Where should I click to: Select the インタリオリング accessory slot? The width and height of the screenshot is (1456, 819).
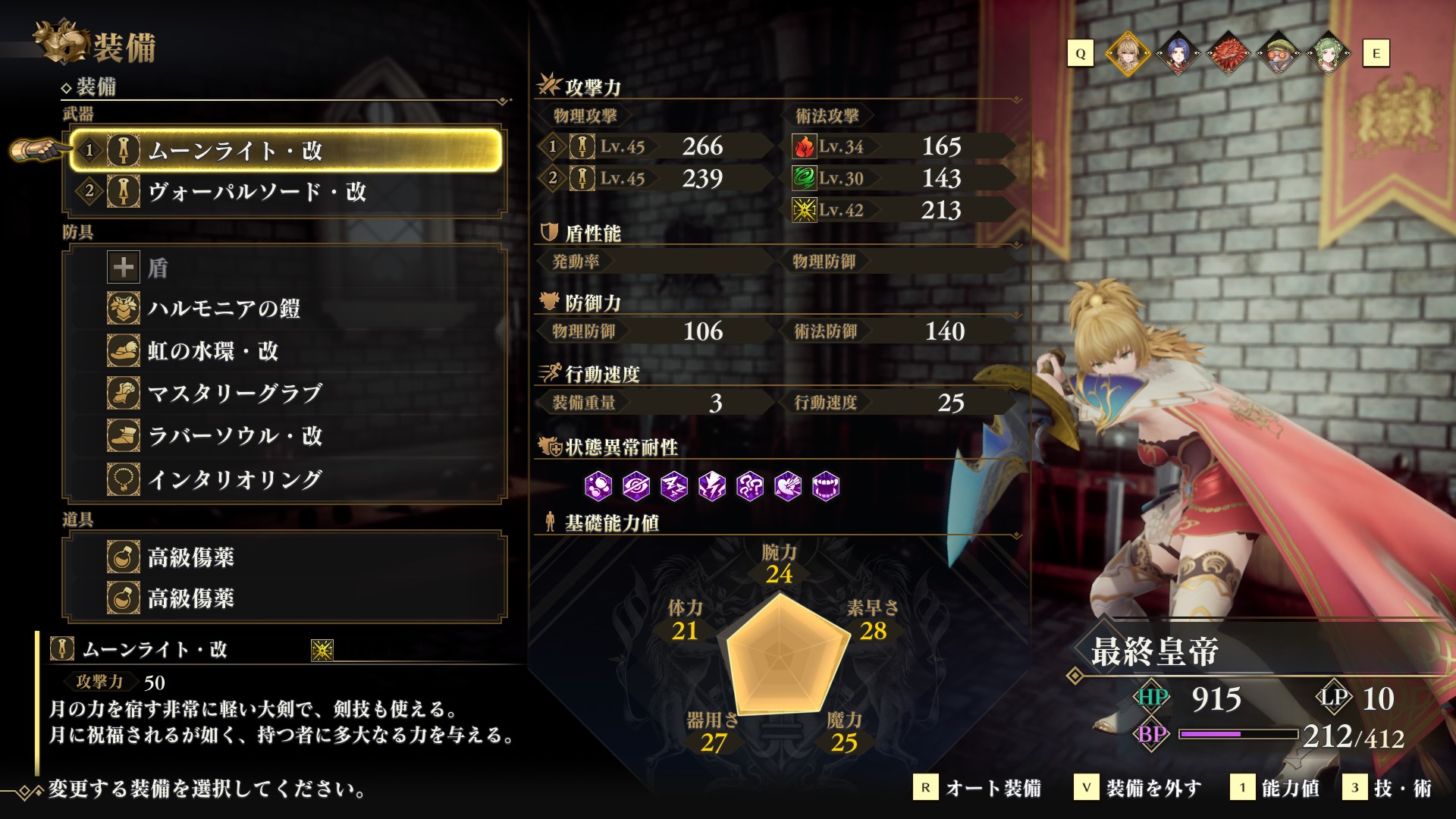285,479
